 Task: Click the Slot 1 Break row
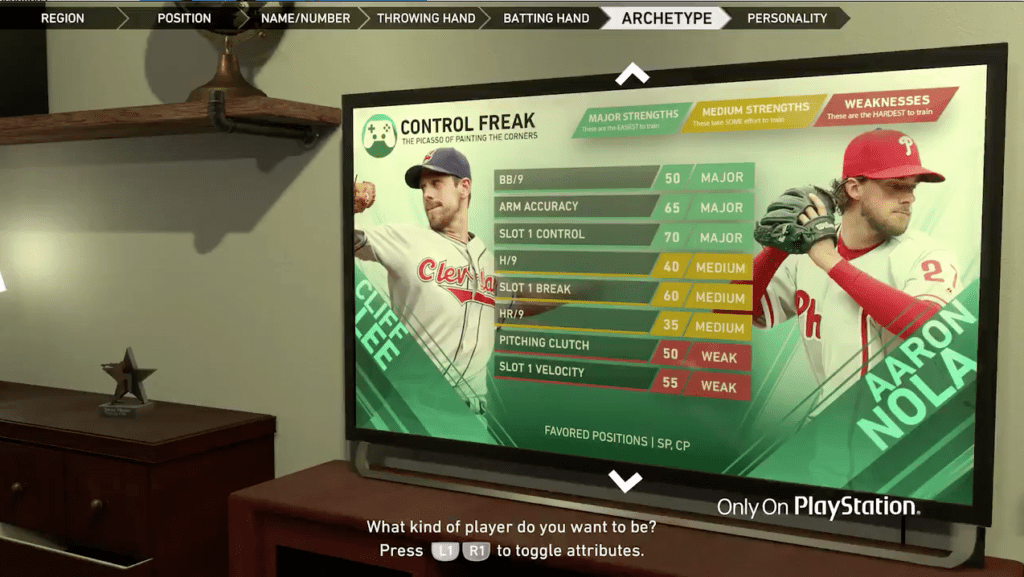coord(622,292)
